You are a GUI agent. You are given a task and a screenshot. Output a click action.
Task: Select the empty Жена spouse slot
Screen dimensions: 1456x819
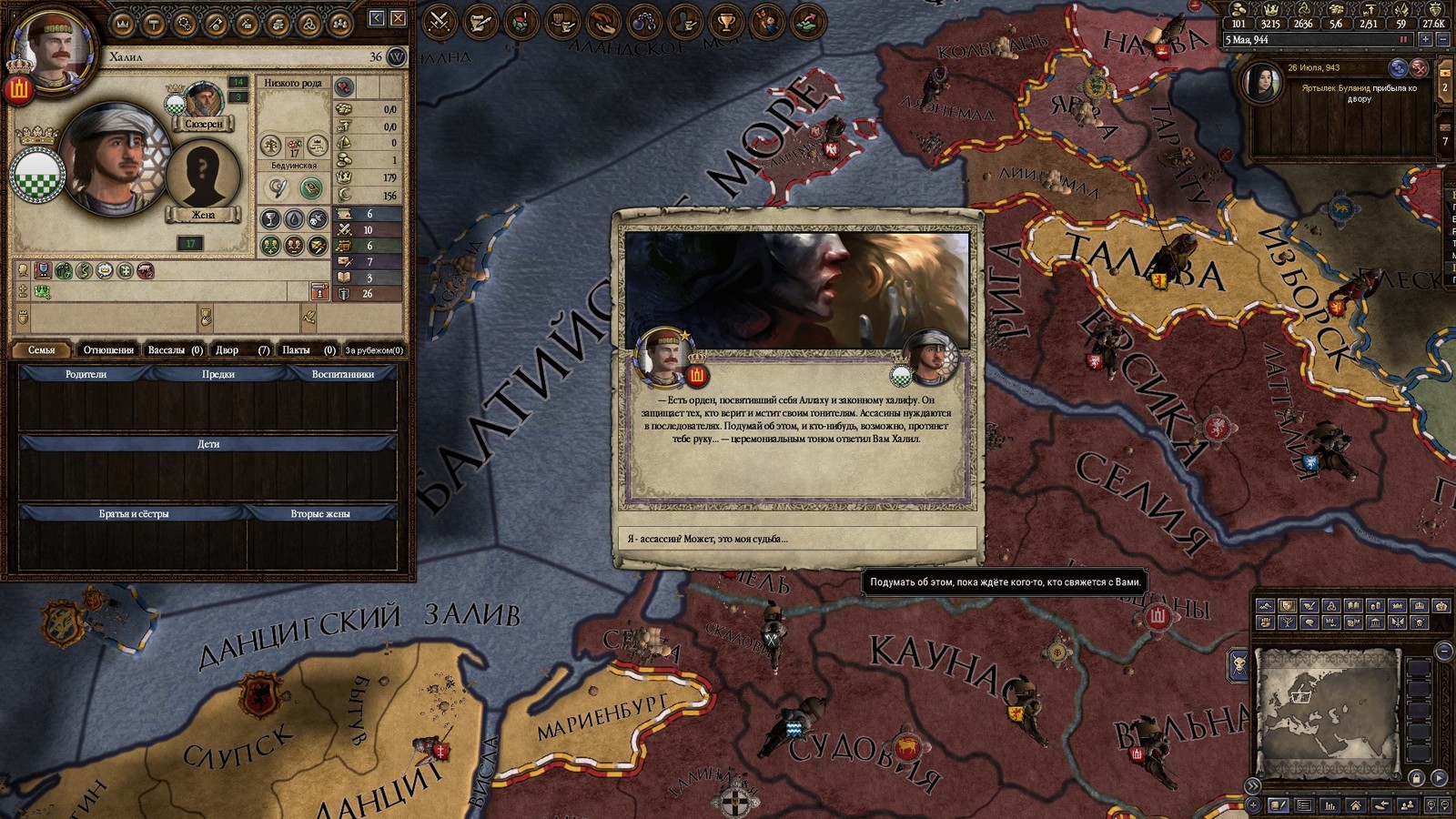tap(202, 175)
